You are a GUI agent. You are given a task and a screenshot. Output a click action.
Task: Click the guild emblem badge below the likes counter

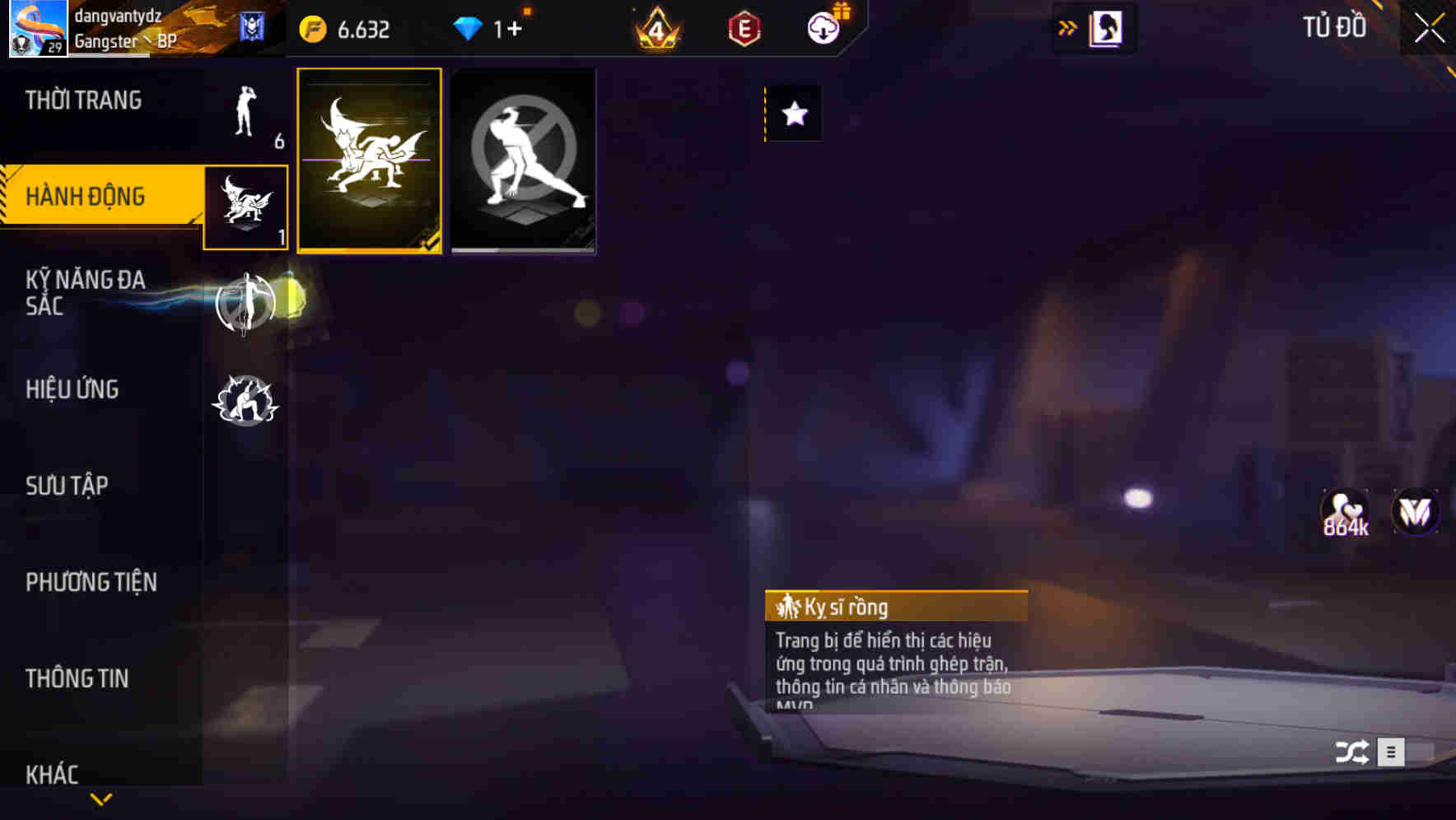point(1414,512)
